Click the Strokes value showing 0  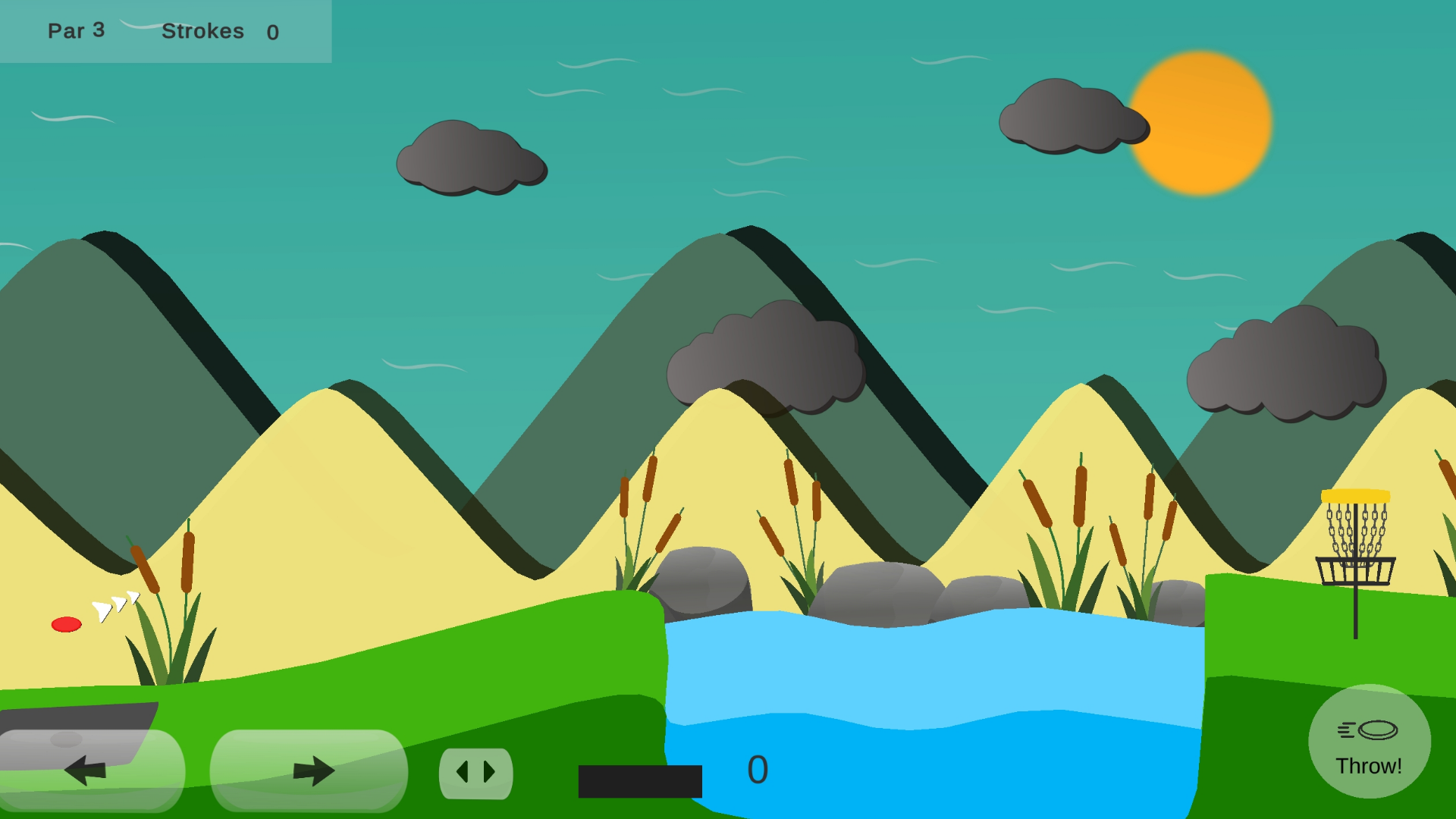pyautogui.click(x=273, y=33)
